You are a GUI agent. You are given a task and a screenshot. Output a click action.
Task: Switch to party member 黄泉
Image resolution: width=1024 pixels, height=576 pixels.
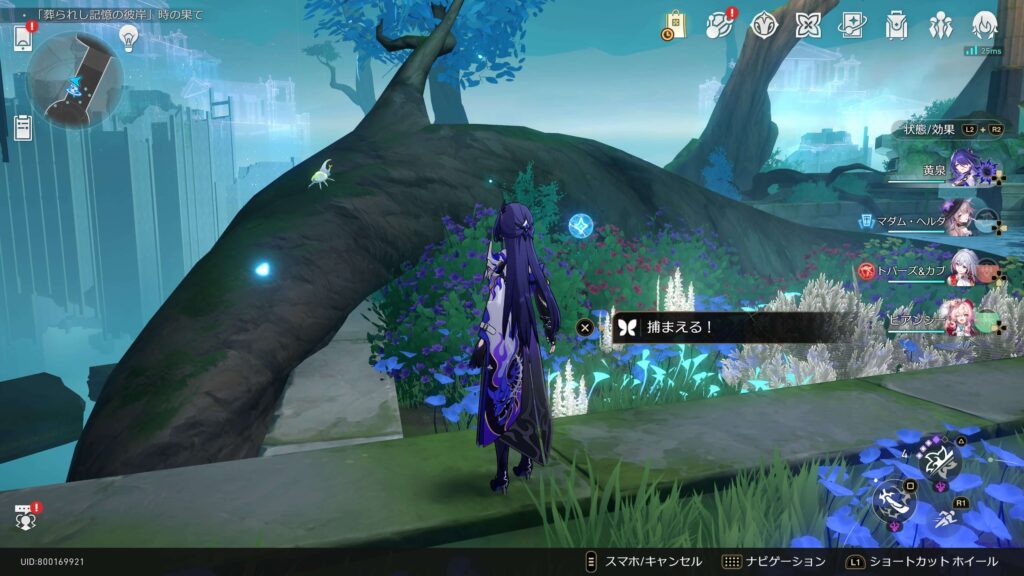pos(967,168)
